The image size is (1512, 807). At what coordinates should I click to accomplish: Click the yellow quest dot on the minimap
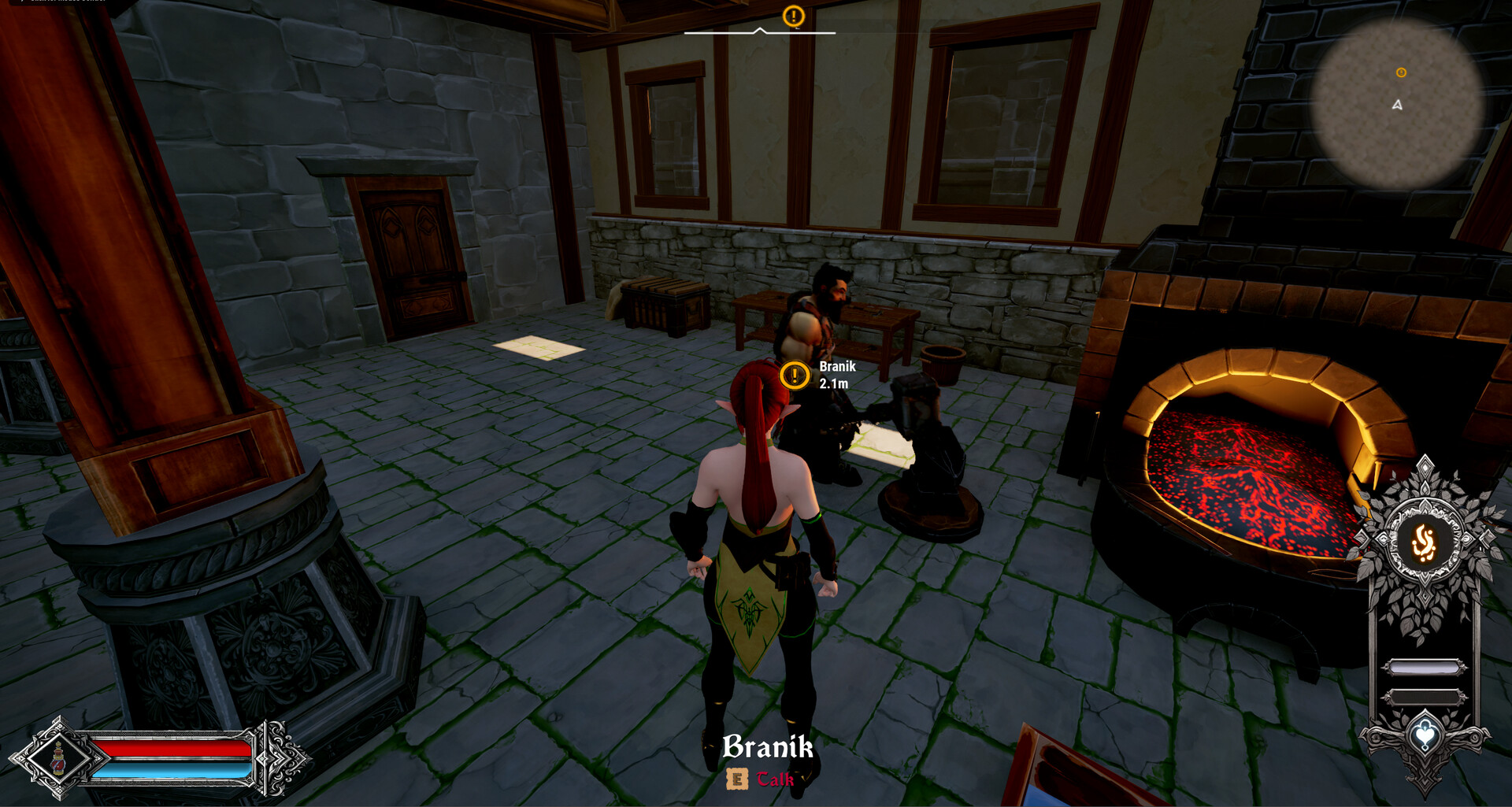pyautogui.click(x=1400, y=73)
